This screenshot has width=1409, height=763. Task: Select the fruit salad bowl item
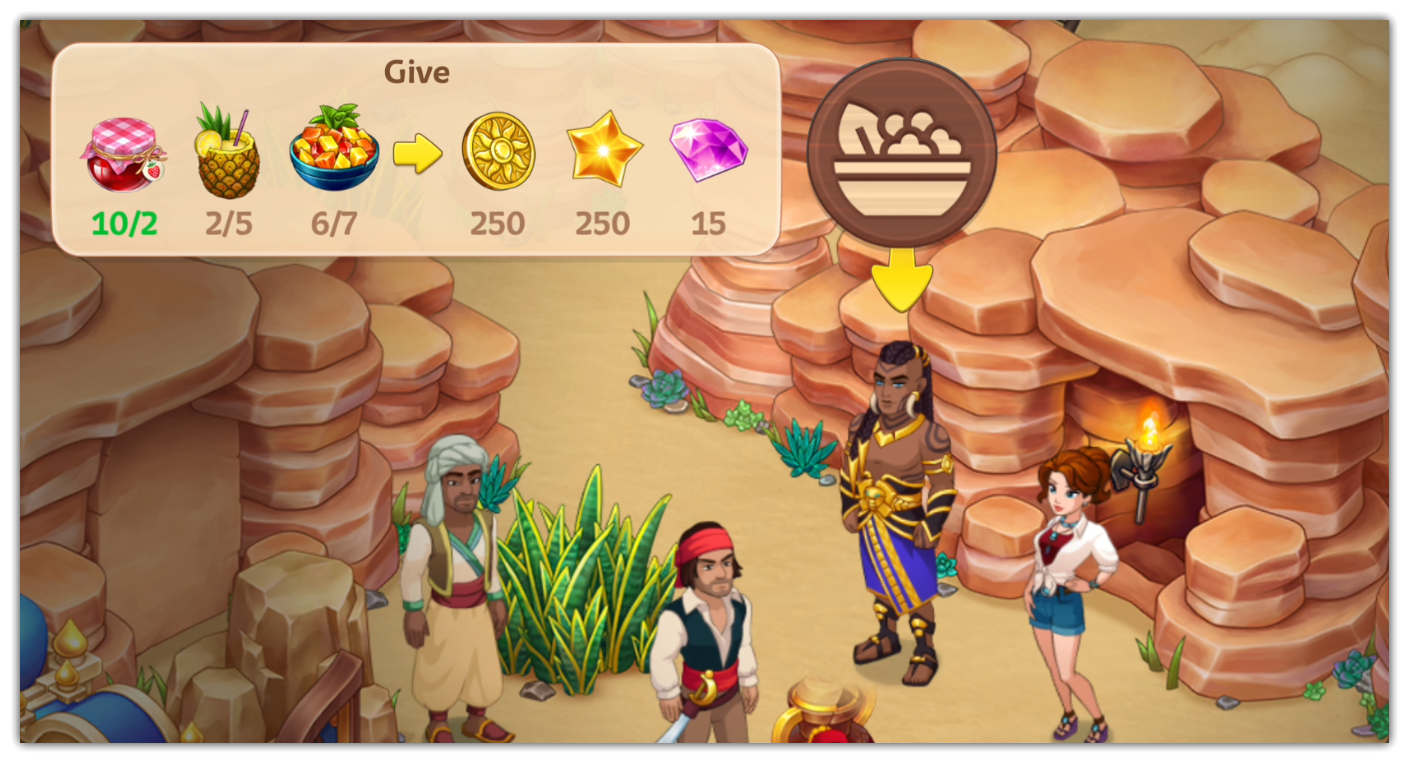coord(334,151)
